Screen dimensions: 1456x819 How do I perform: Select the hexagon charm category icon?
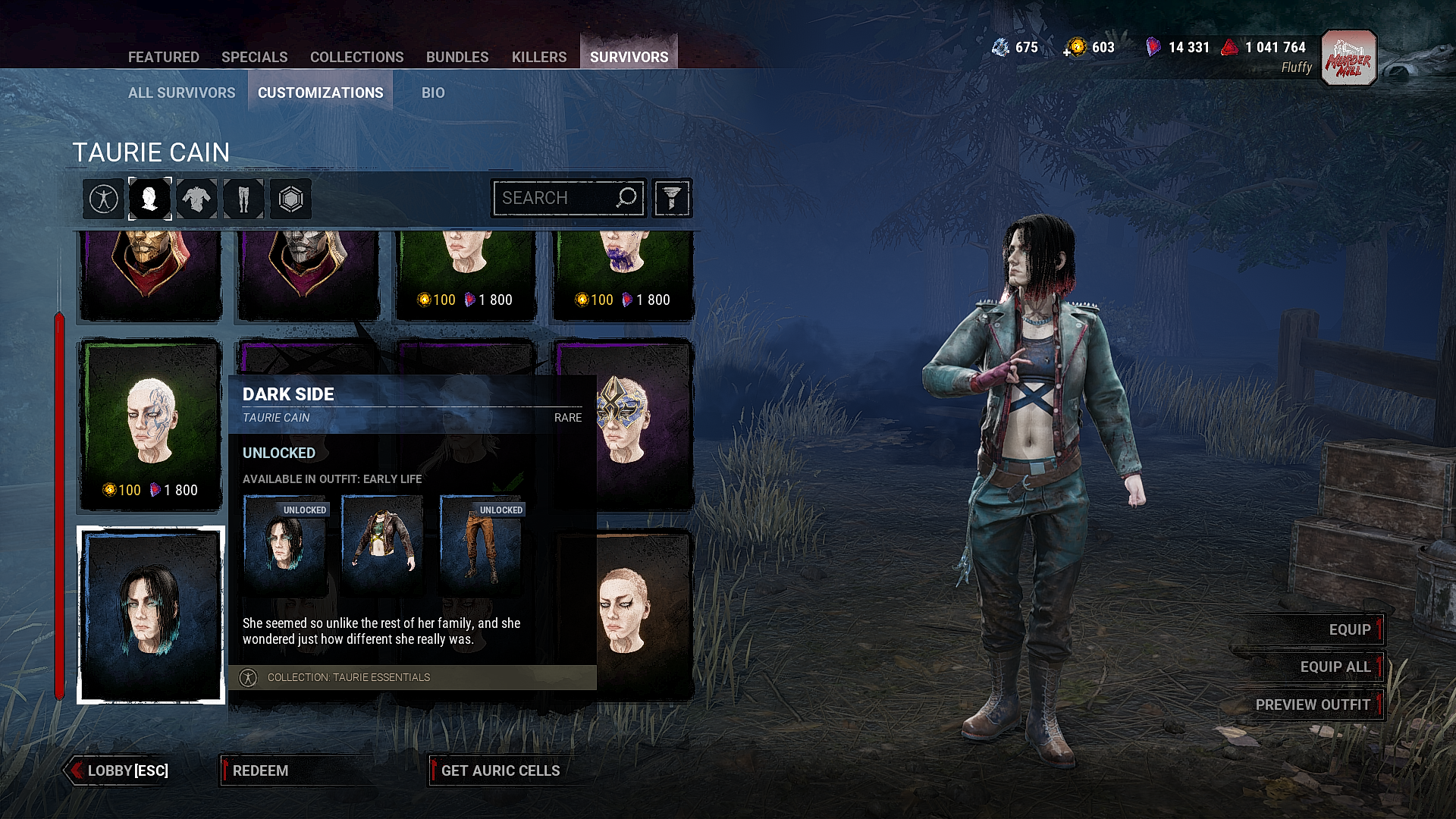pos(290,199)
